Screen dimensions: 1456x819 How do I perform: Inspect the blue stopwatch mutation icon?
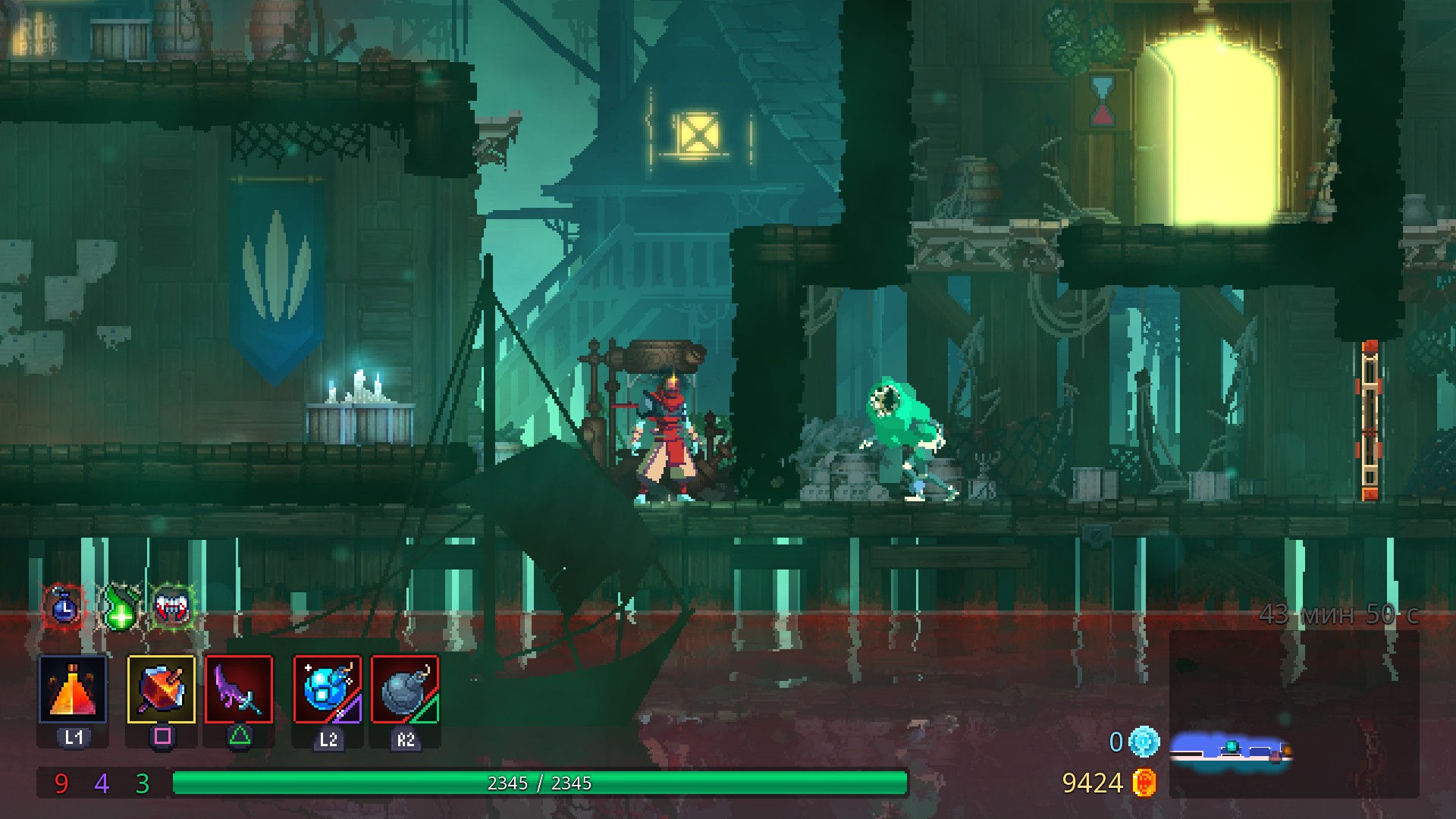tap(65, 607)
